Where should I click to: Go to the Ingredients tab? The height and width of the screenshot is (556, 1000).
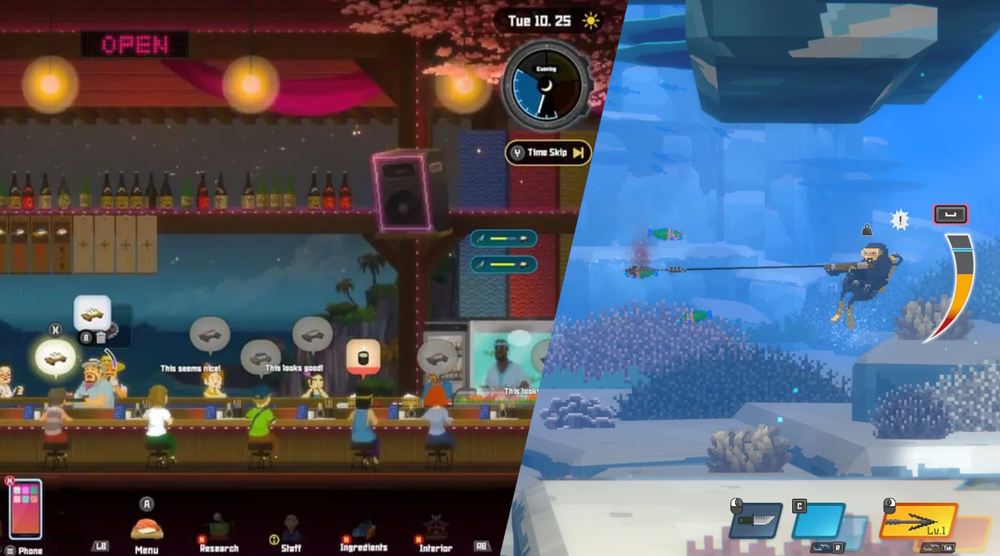(363, 530)
